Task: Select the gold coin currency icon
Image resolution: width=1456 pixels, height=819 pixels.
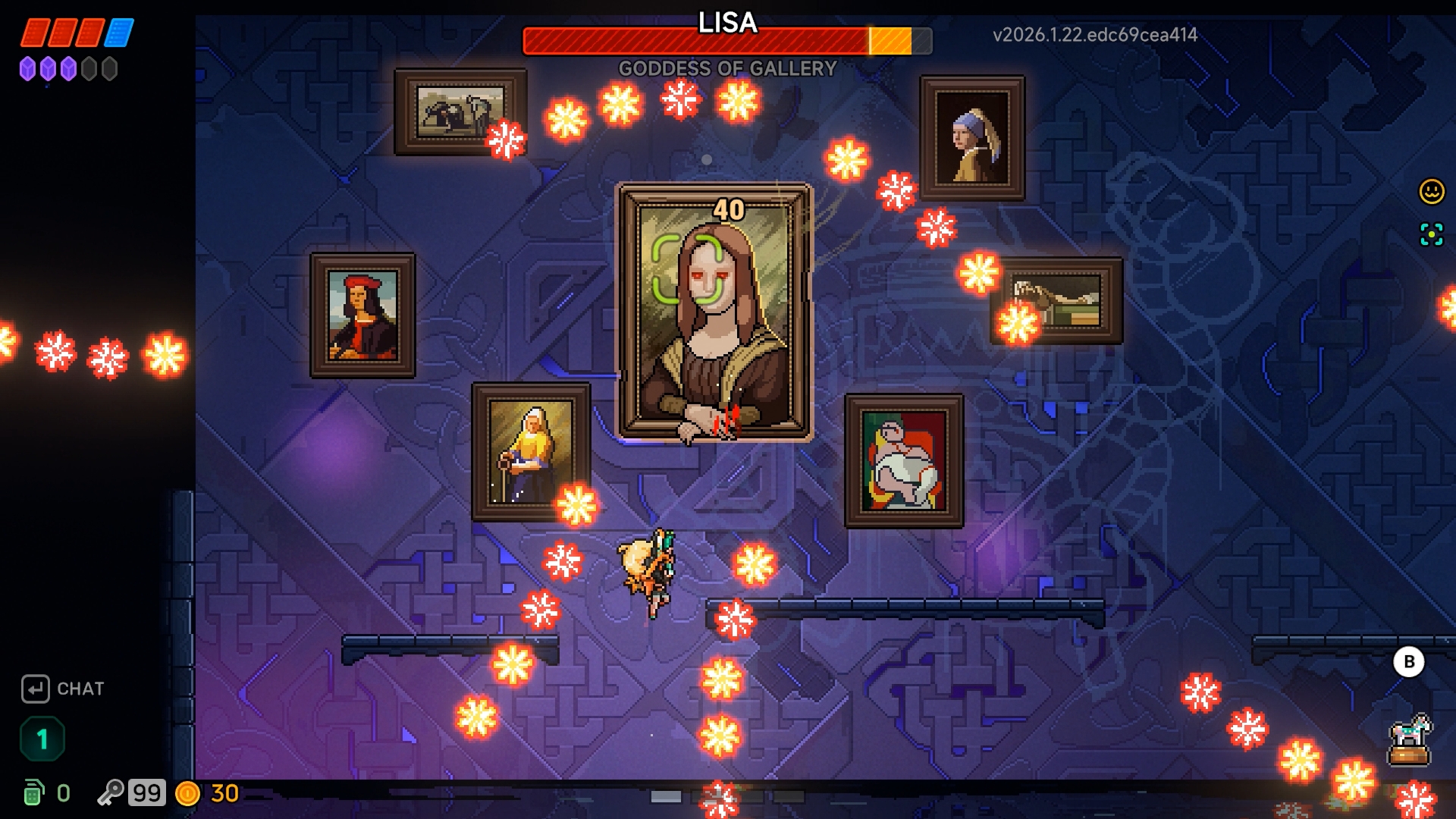Action: [188, 792]
